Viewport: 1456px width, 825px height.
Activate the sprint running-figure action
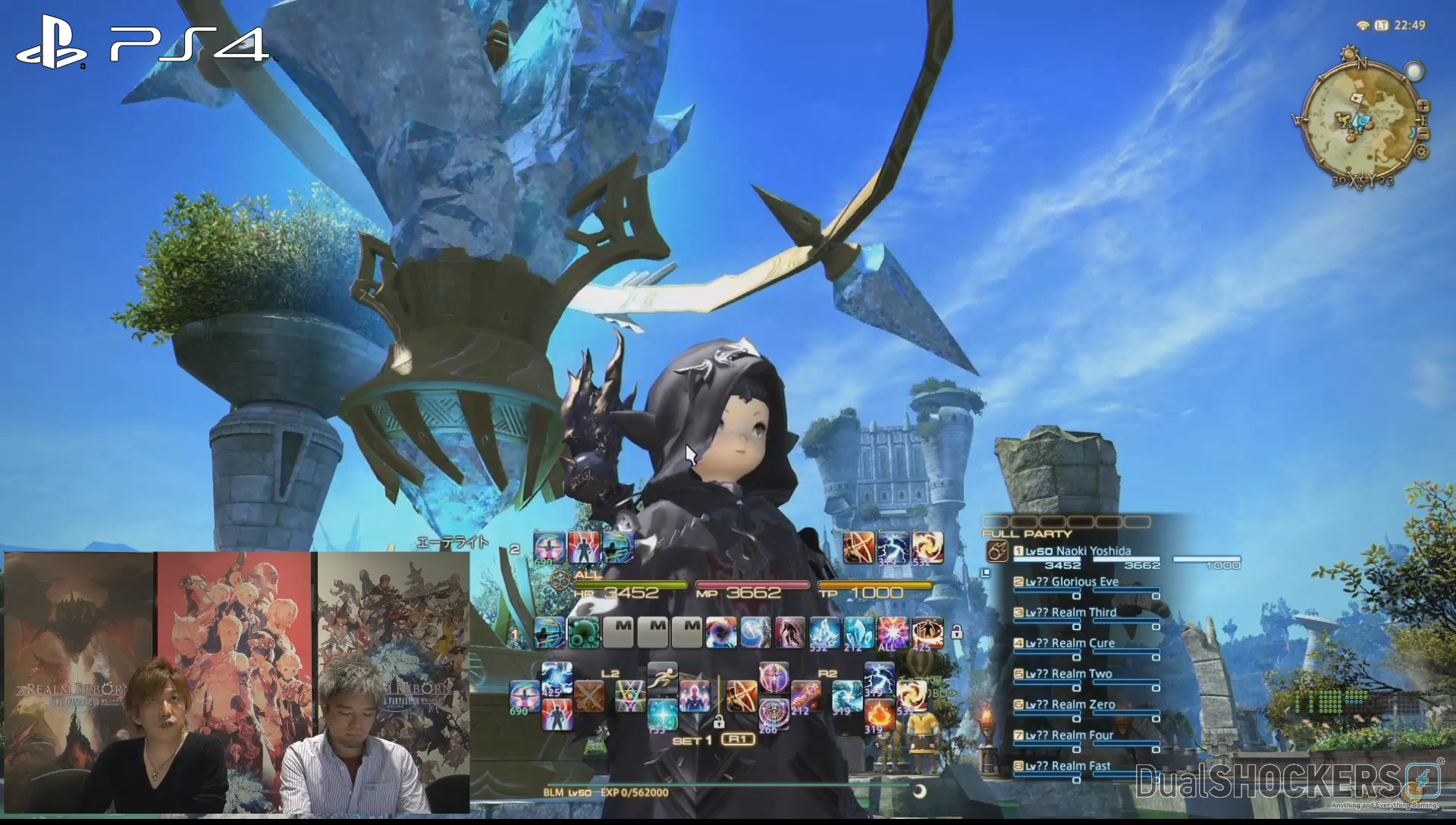[x=662, y=677]
